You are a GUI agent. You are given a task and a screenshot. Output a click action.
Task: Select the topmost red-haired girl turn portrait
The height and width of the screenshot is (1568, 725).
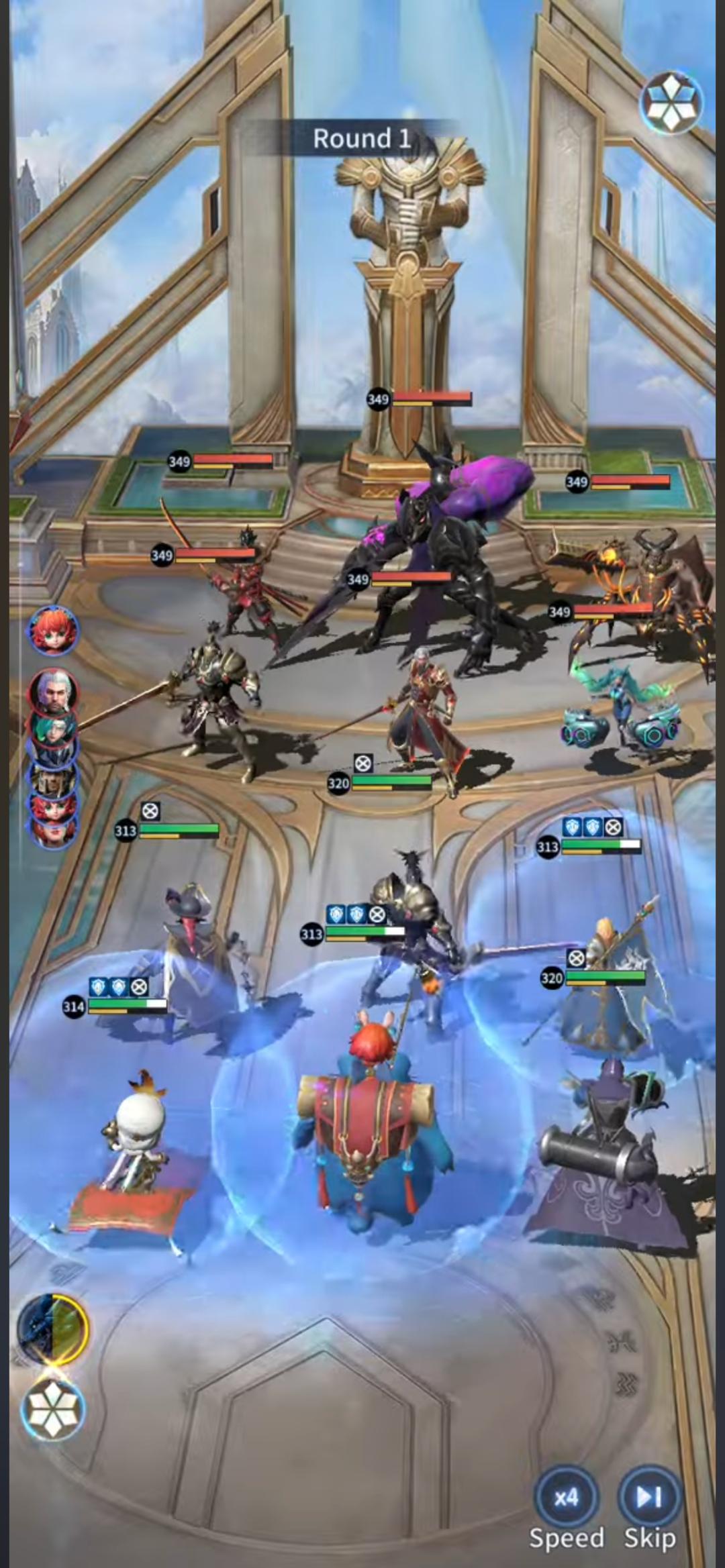53,630
